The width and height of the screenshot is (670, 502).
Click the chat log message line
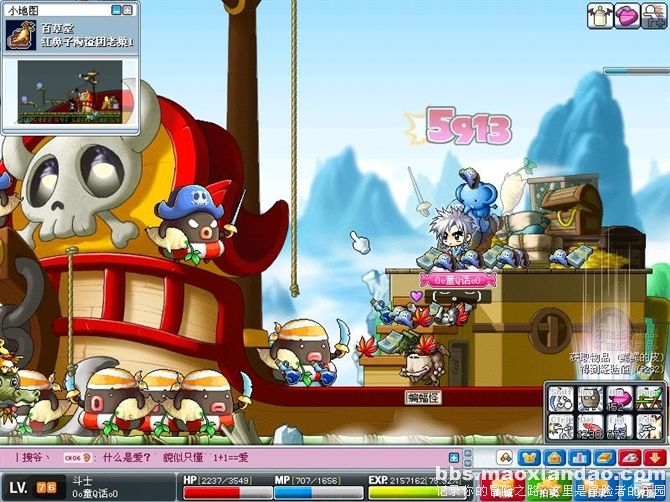click(x=200, y=456)
